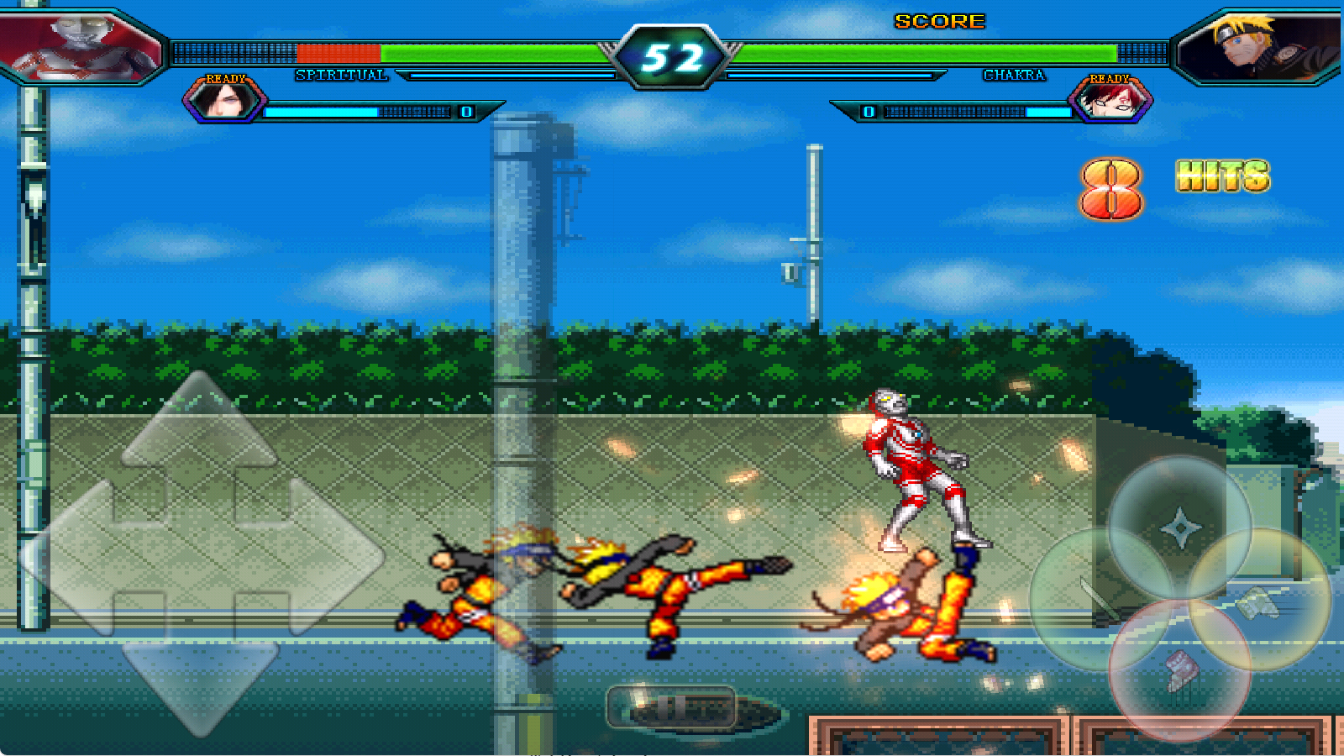Tap the shuriken throw button
The image size is (1344, 756).
[x=1180, y=526]
